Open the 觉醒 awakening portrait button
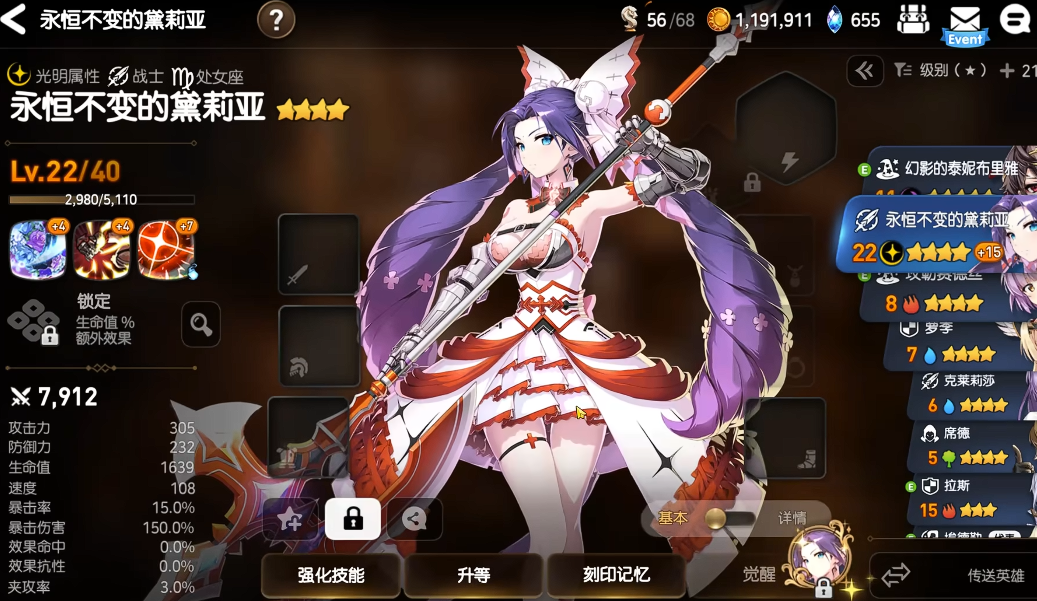This screenshot has width=1037, height=601. 812,563
